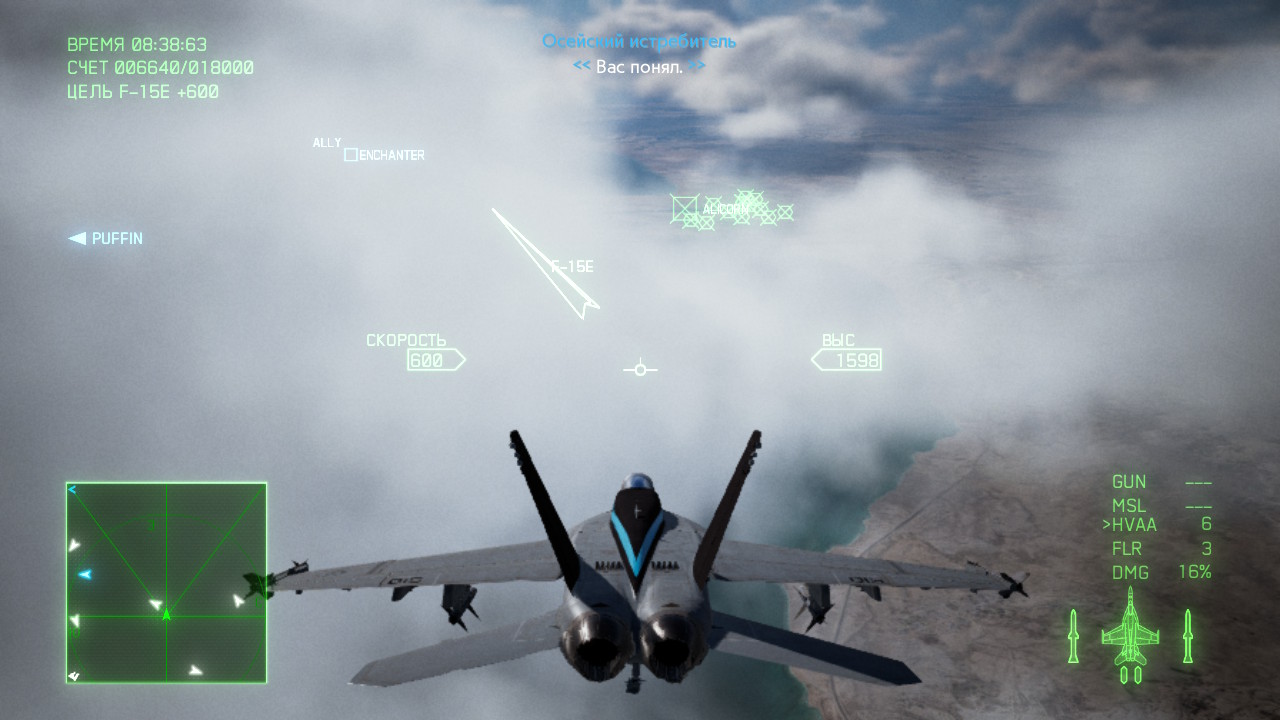Screen dimensions: 1280x720
Task: Click the green radar minimap
Action: click(x=166, y=583)
